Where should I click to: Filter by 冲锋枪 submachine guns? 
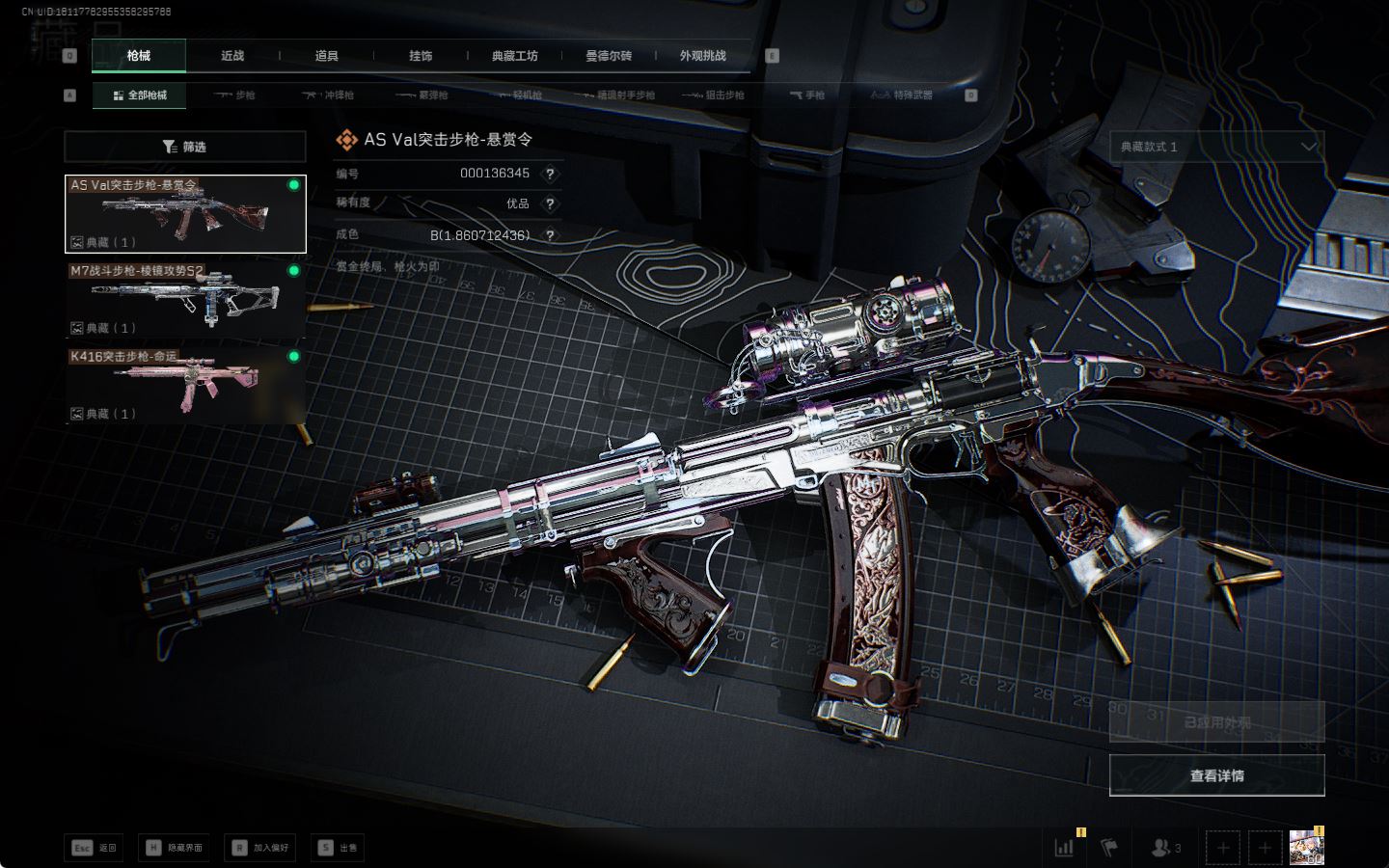click(329, 95)
